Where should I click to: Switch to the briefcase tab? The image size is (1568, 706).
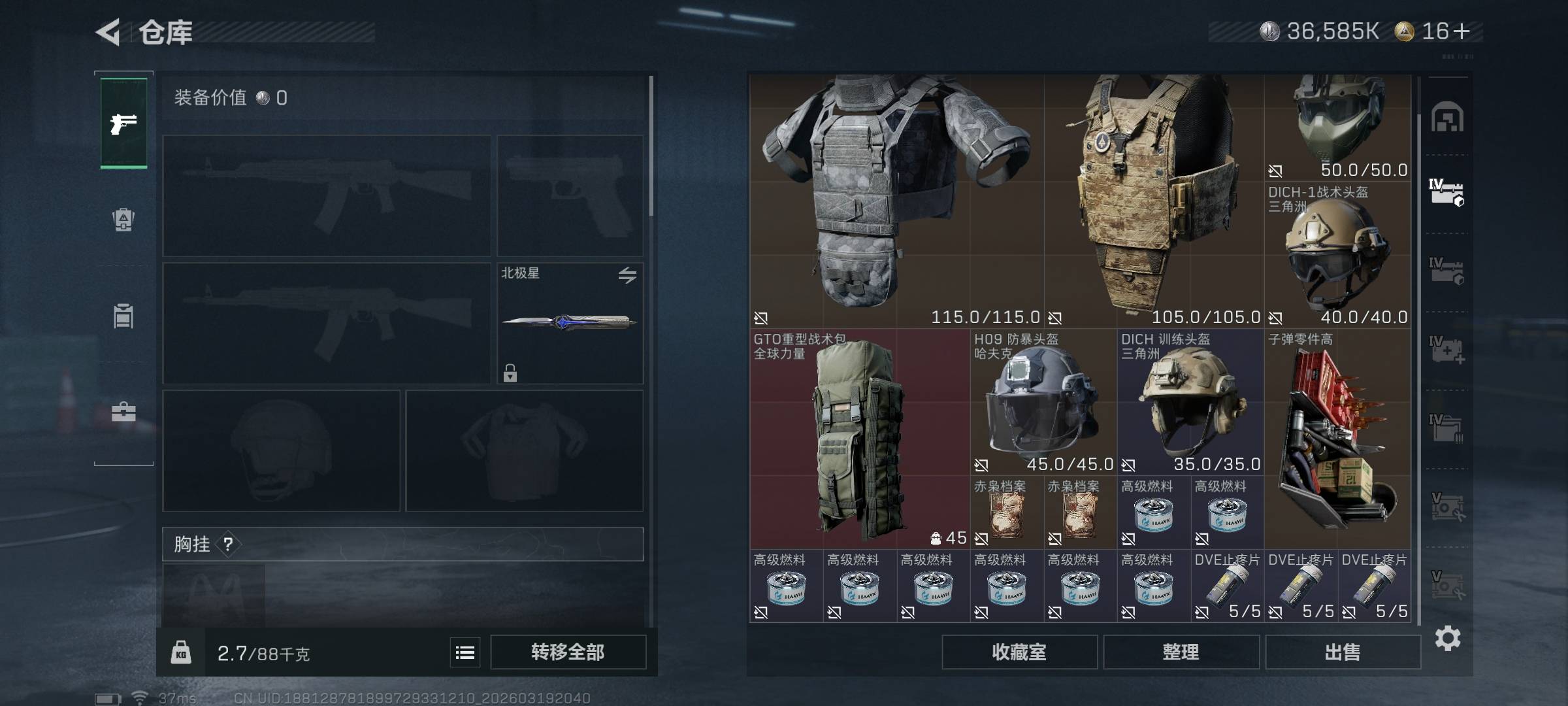[x=123, y=412]
